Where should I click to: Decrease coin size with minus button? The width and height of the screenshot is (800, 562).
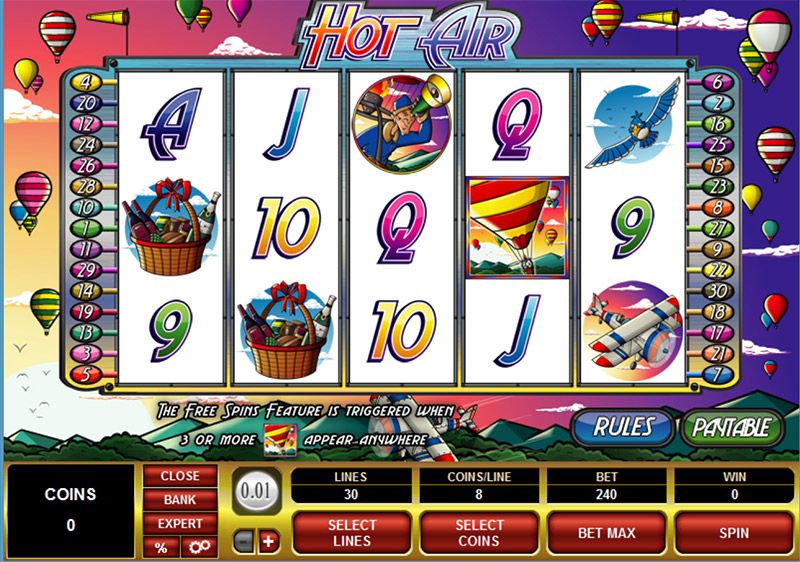pos(245,541)
